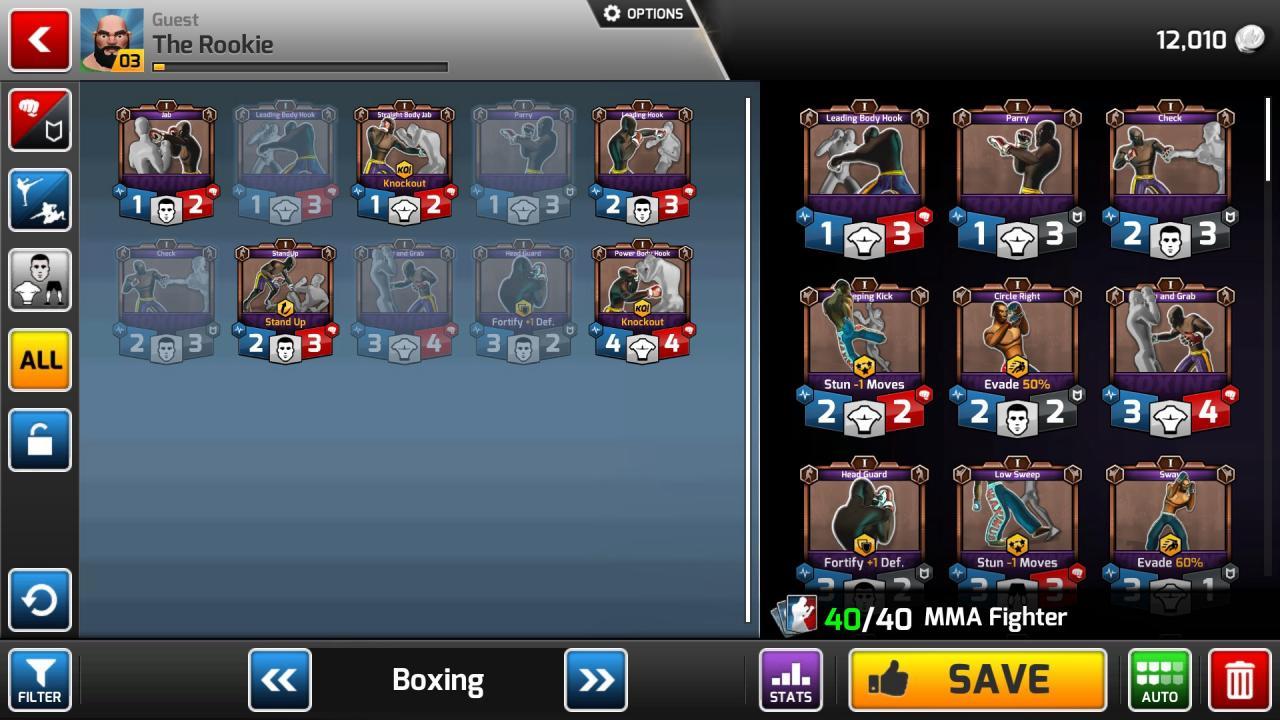Select the Boxing category label
This screenshot has width=1280, height=720.
437,679
